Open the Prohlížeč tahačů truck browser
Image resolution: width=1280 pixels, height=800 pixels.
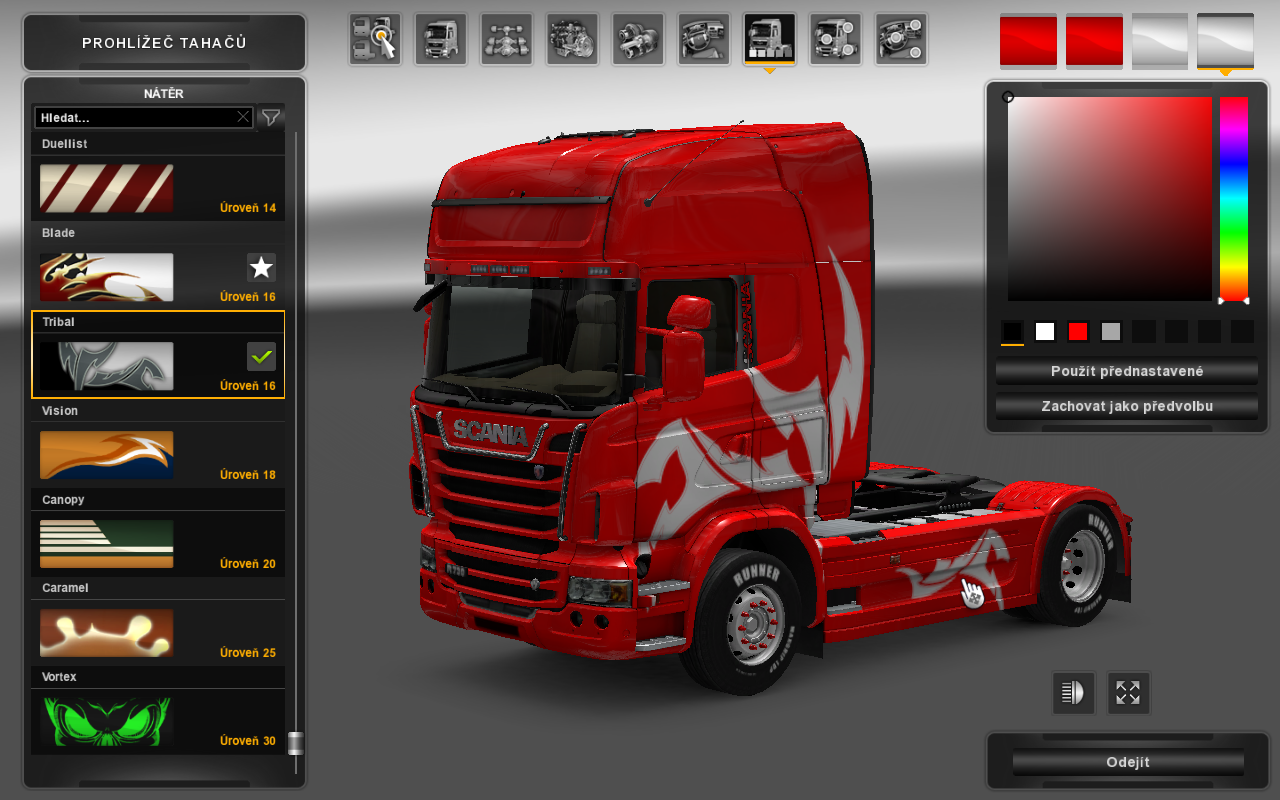(164, 43)
